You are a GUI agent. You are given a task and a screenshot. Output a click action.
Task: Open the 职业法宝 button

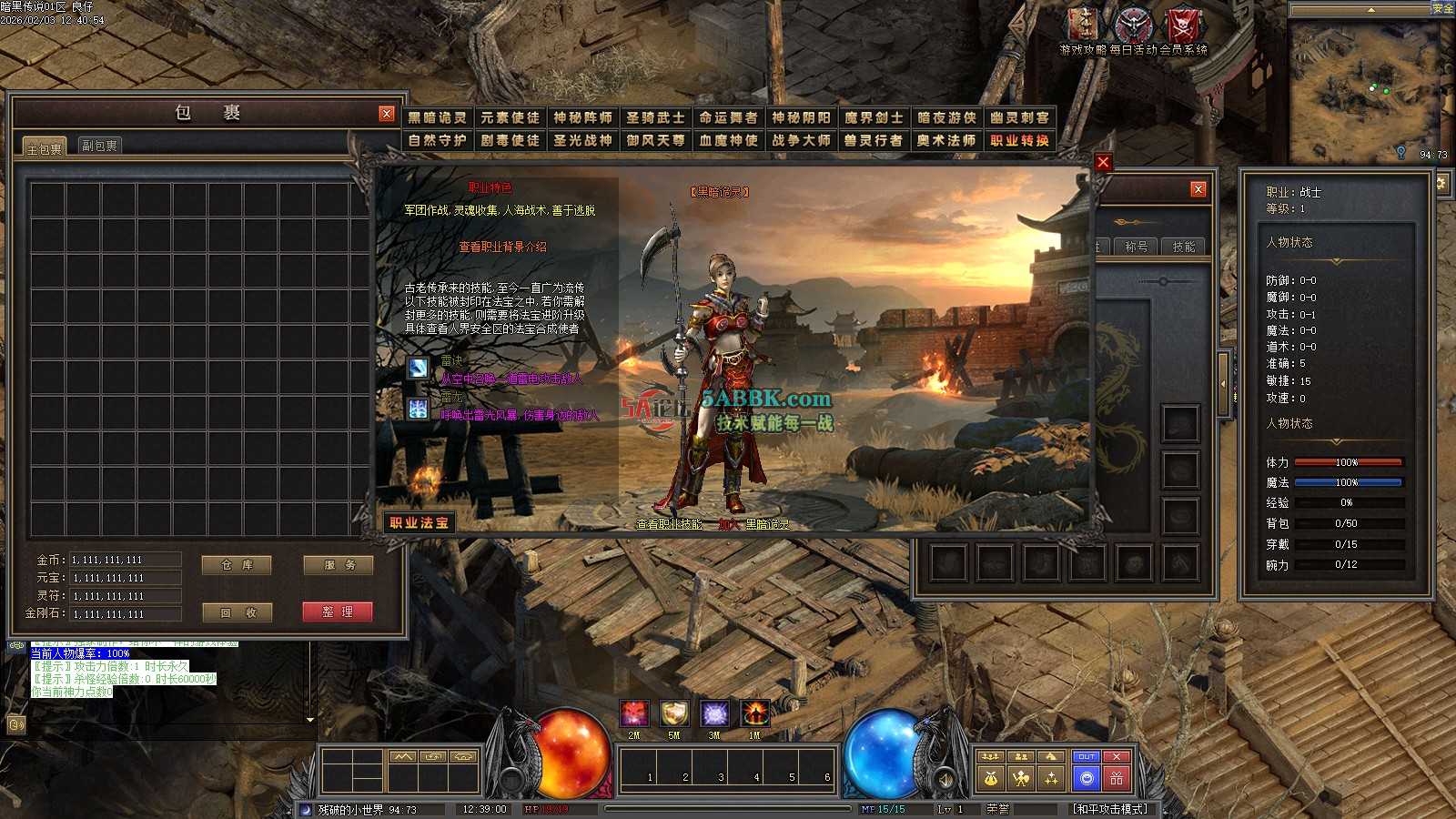(x=420, y=522)
